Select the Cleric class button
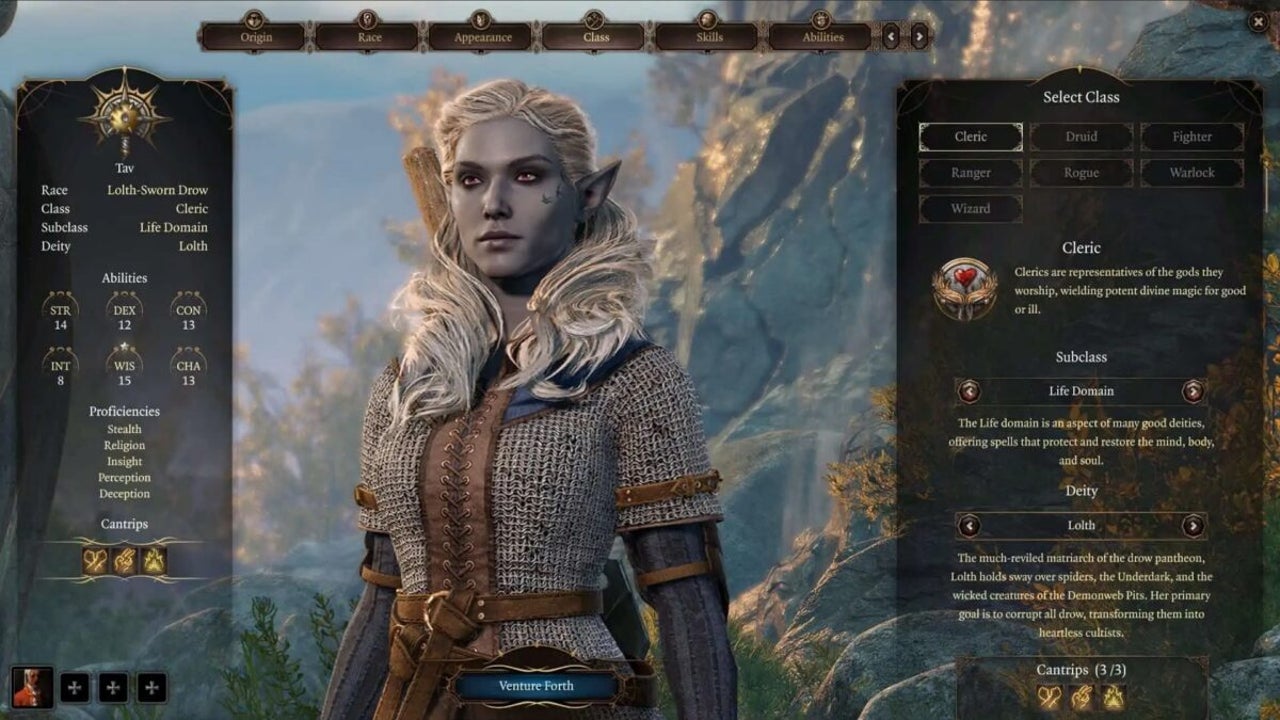The height and width of the screenshot is (720, 1280). (x=968, y=136)
